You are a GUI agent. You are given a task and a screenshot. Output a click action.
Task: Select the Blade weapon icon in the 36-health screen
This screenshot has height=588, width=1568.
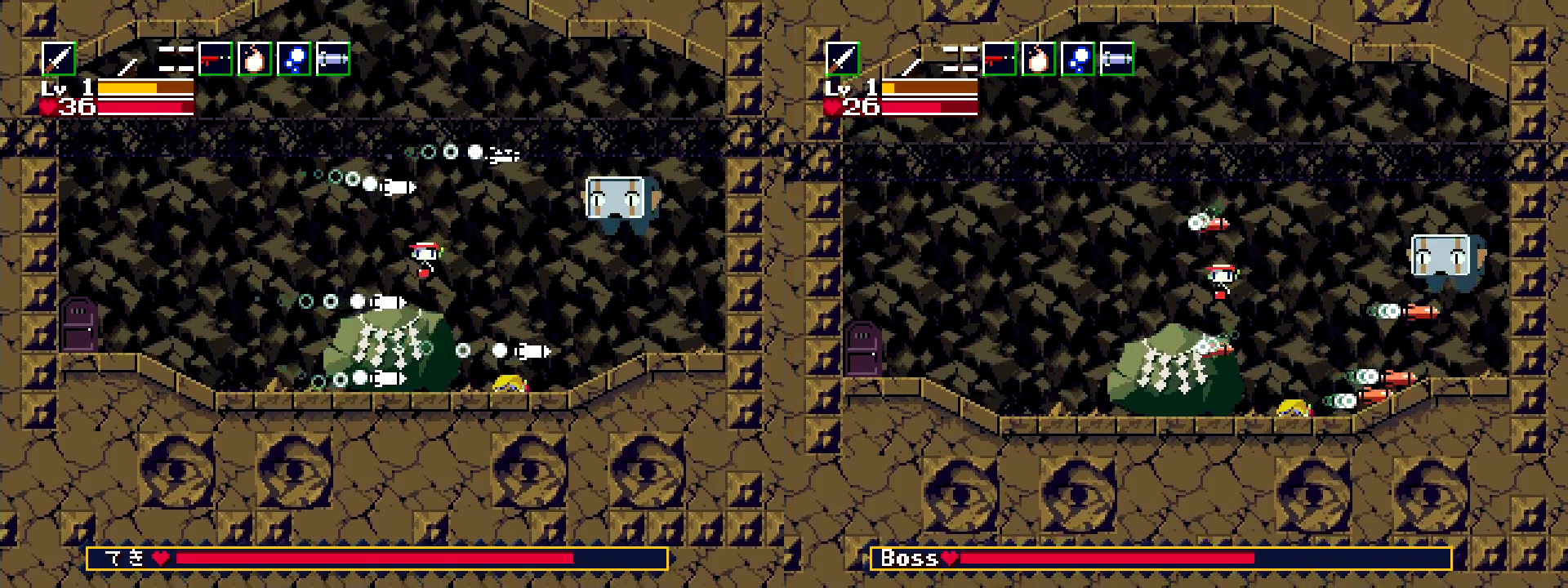(x=59, y=59)
